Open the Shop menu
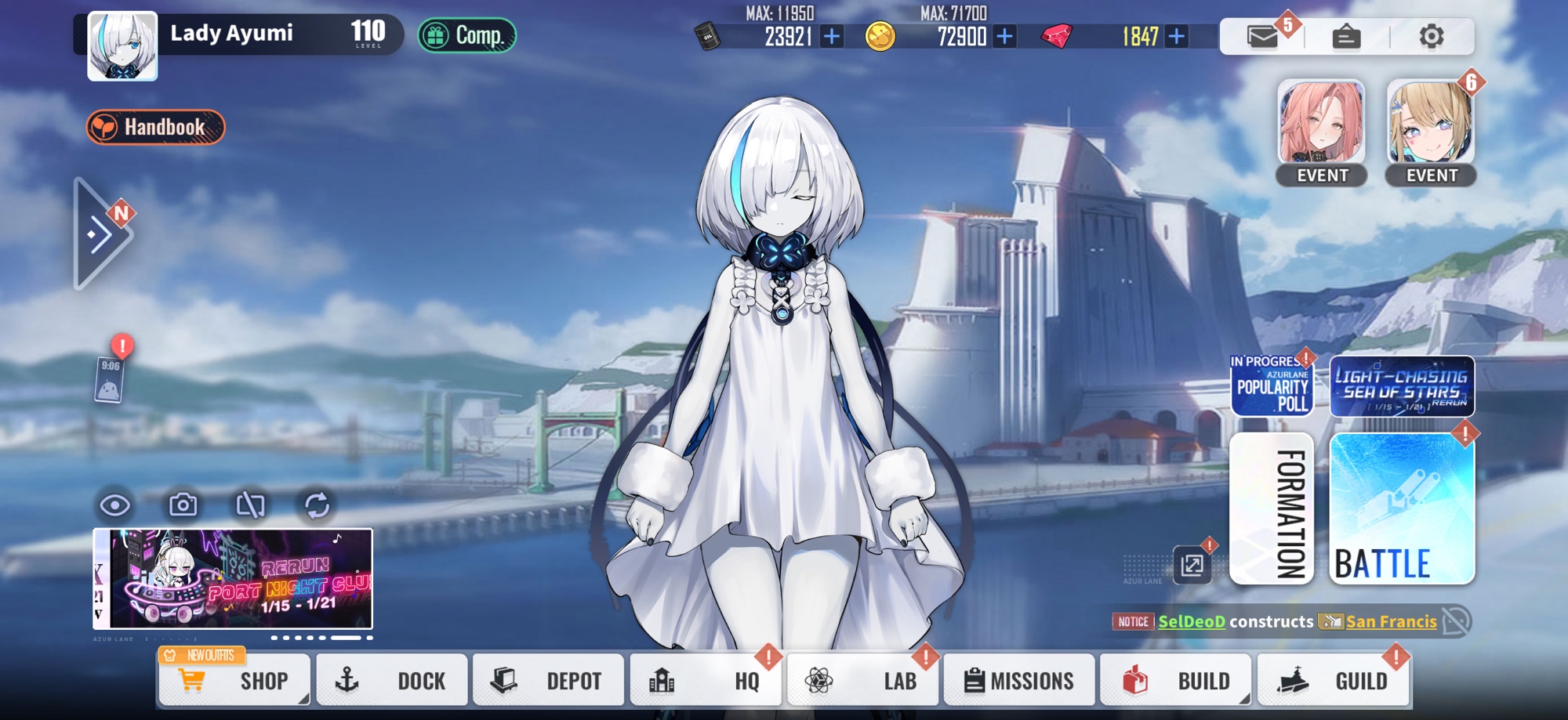Image resolution: width=1568 pixels, height=720 pixels. [x=234, y=680]
